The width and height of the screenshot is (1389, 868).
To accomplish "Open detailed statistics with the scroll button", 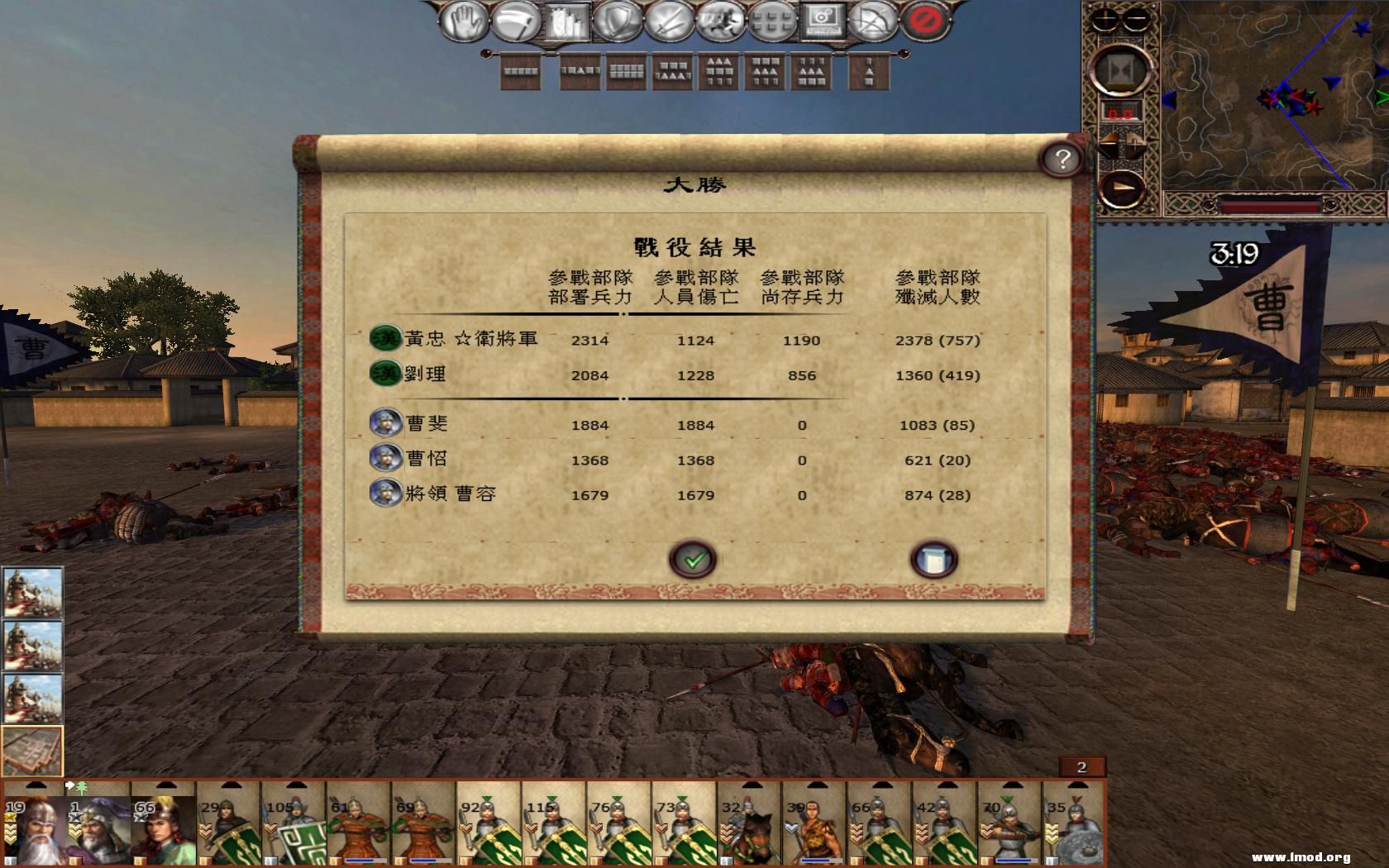I will point(933,559).
